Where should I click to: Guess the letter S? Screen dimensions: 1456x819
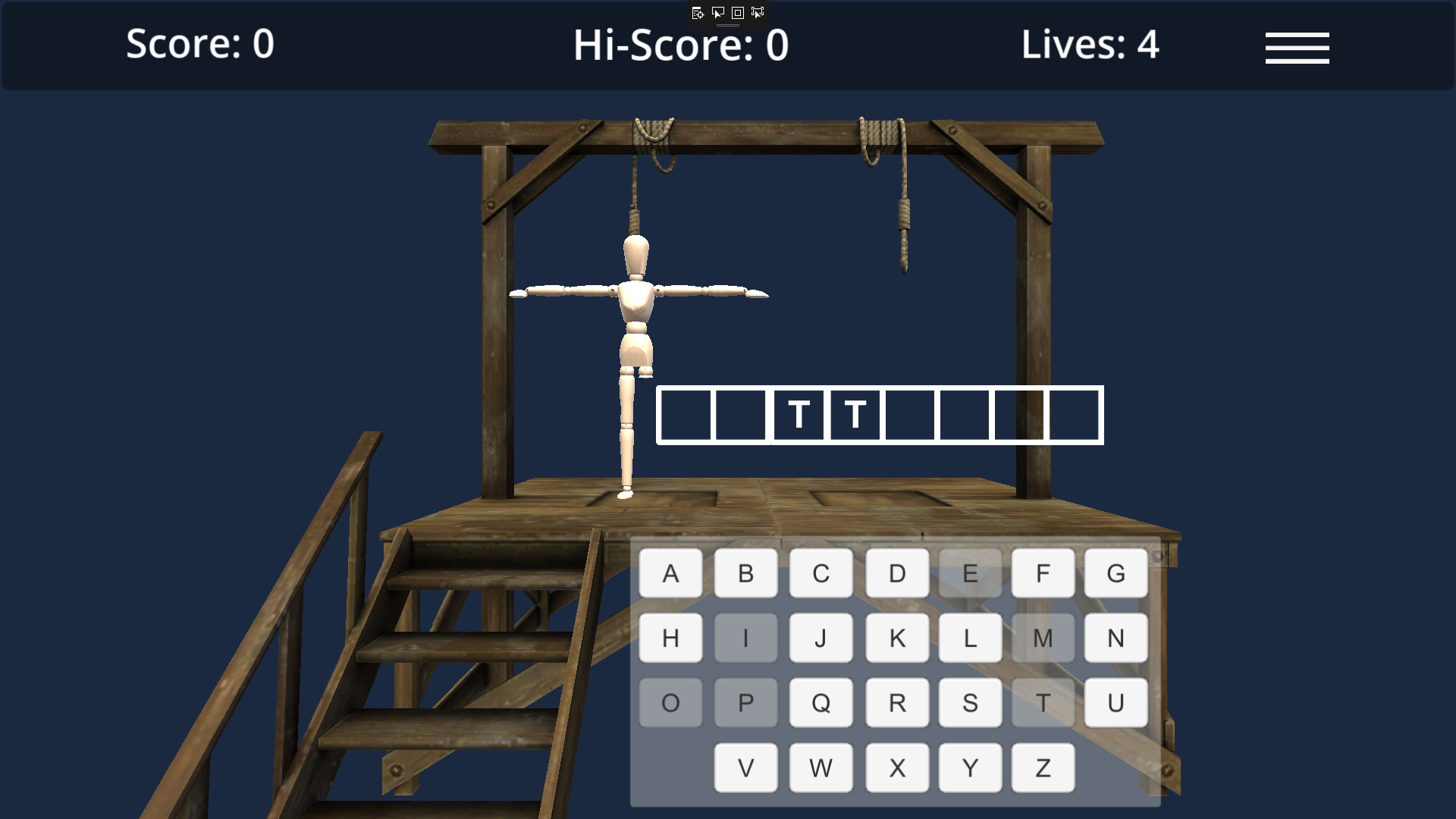click(x=969, y=701)
